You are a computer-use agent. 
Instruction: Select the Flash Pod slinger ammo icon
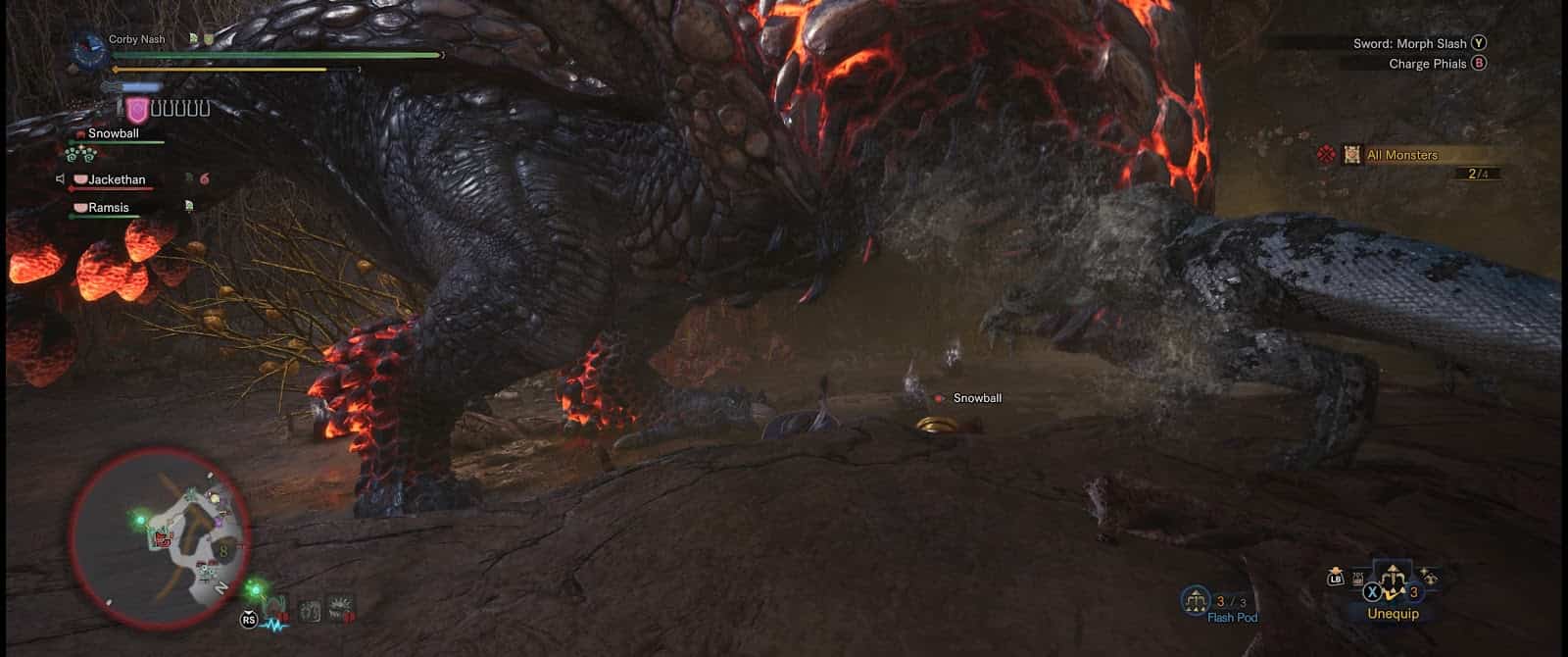point(1196,600)
